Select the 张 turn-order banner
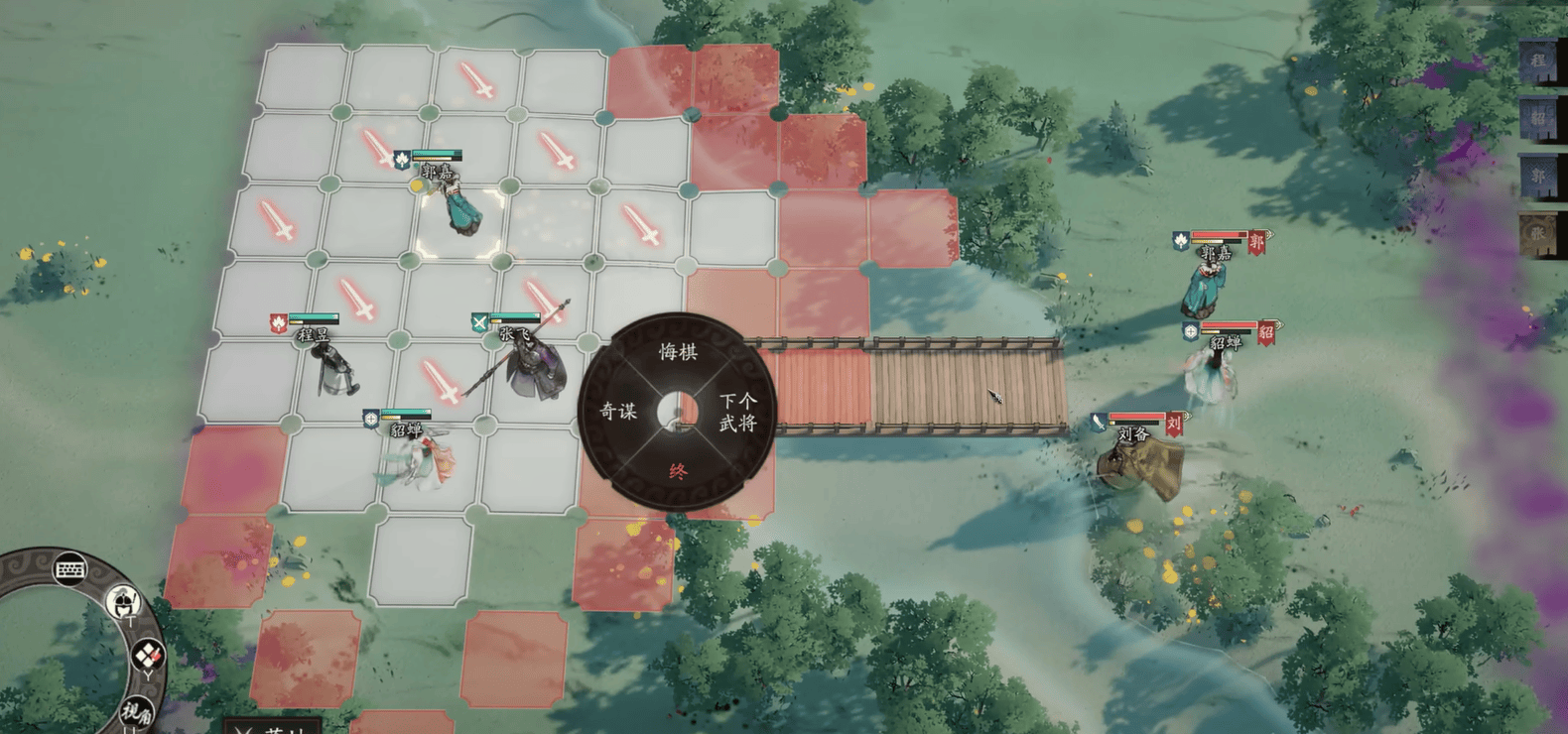The width and height of the screenshot is (1568, 734). [x=1537, y=235]
